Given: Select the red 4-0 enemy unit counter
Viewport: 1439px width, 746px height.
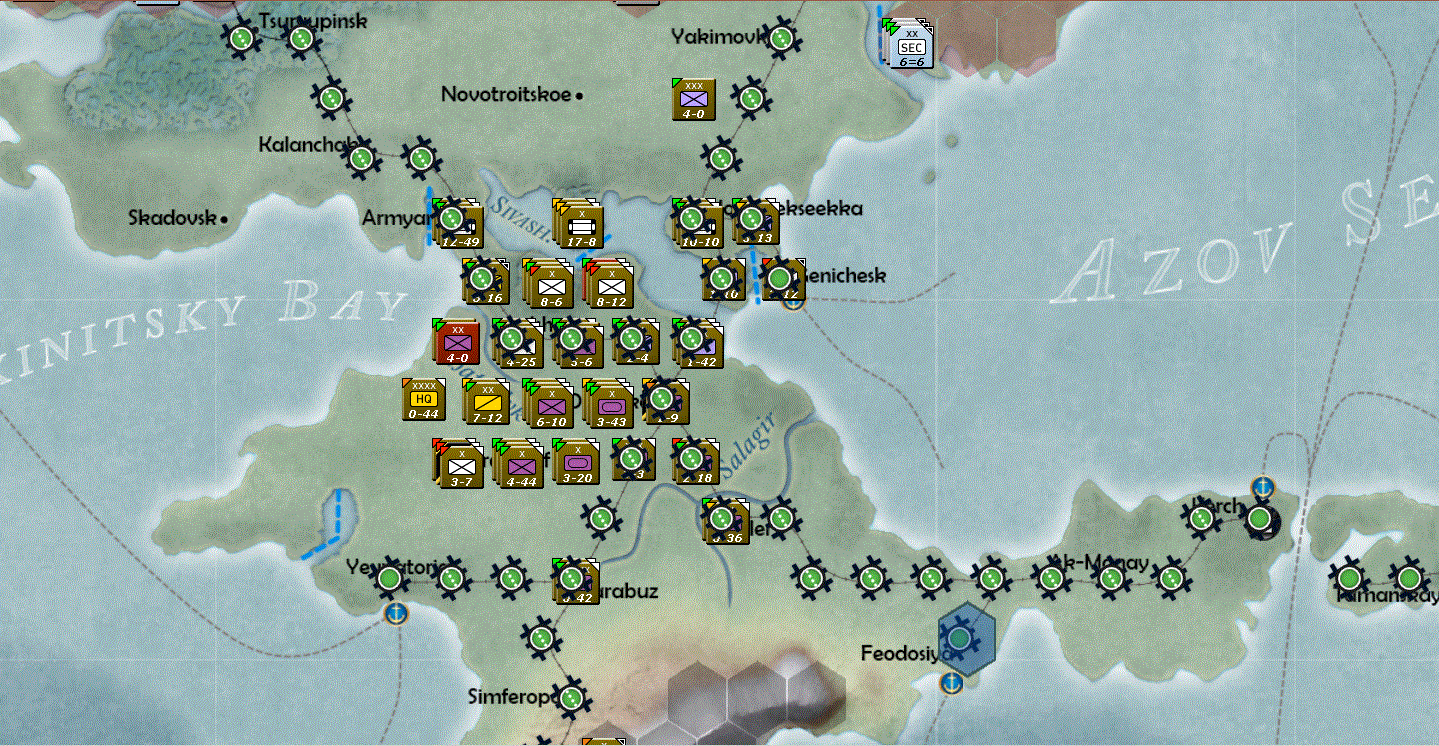Looking at the screenshot, I should pos(458,341).
